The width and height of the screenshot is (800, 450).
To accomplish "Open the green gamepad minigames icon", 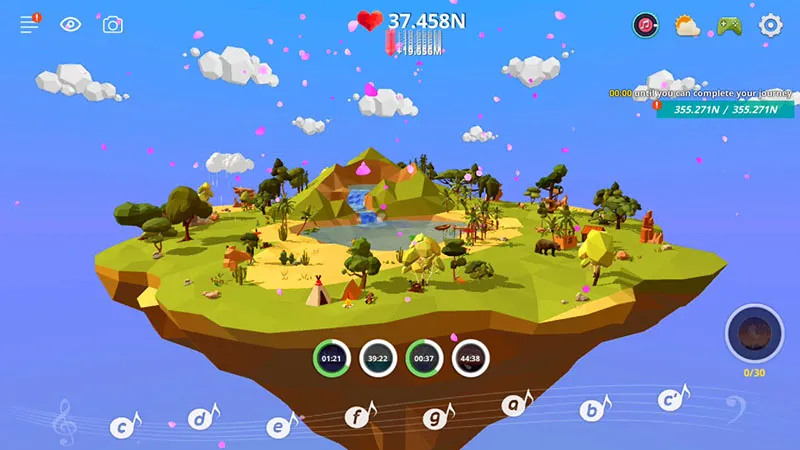I will click(728, 25).
